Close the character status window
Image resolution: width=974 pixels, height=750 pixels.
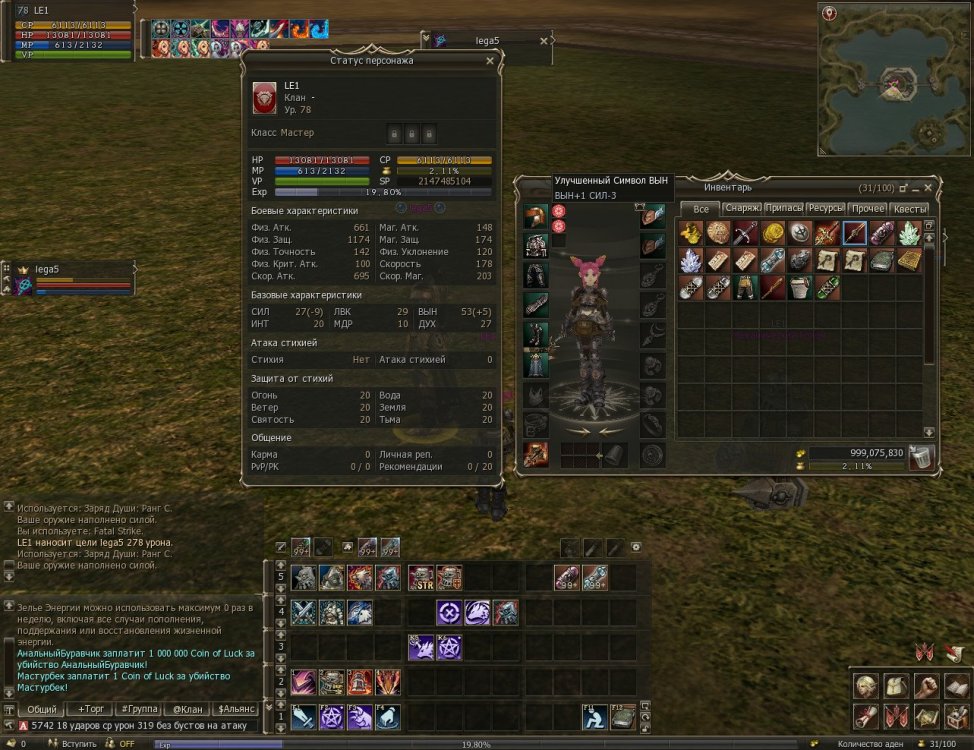[x=489, y=61]
